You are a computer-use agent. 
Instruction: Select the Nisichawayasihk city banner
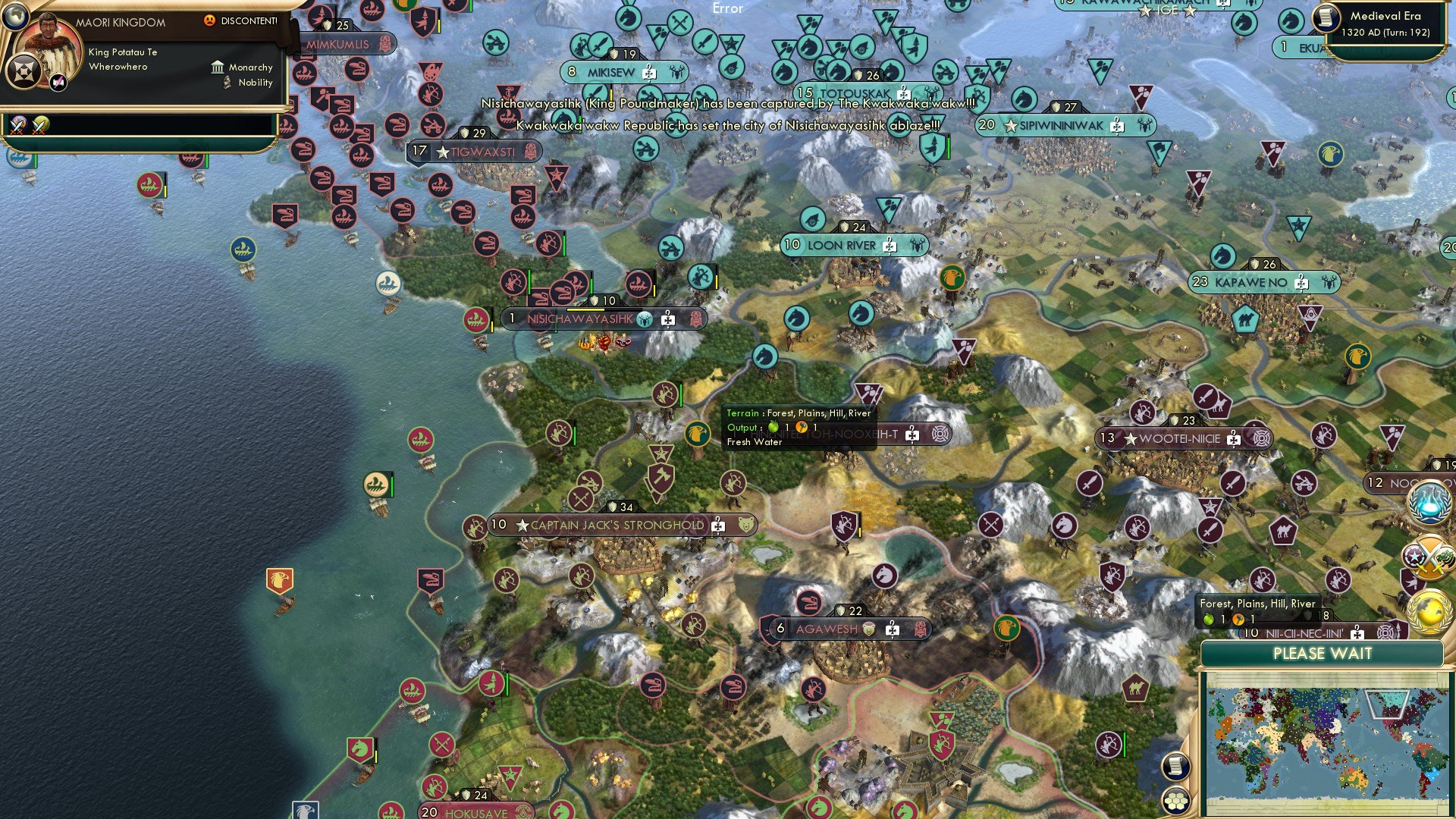click(579, 318)
